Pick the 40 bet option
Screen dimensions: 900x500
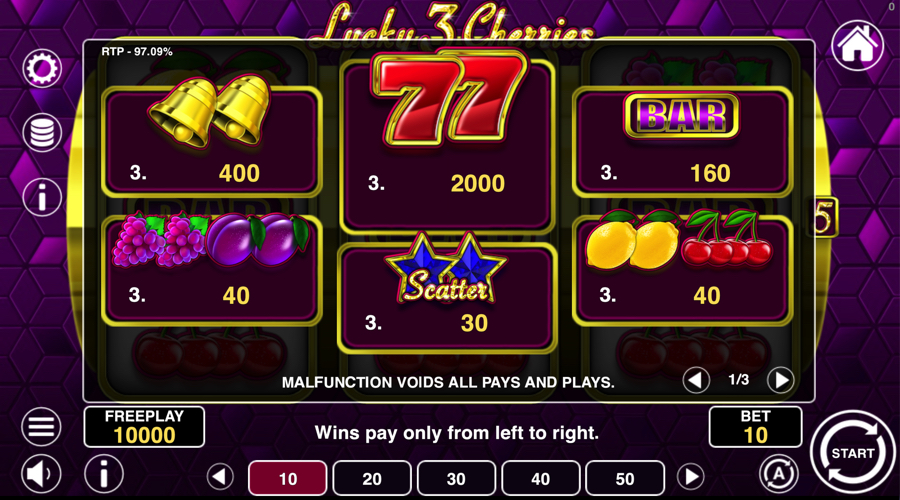pyautogui.click(x=541, y=478)
